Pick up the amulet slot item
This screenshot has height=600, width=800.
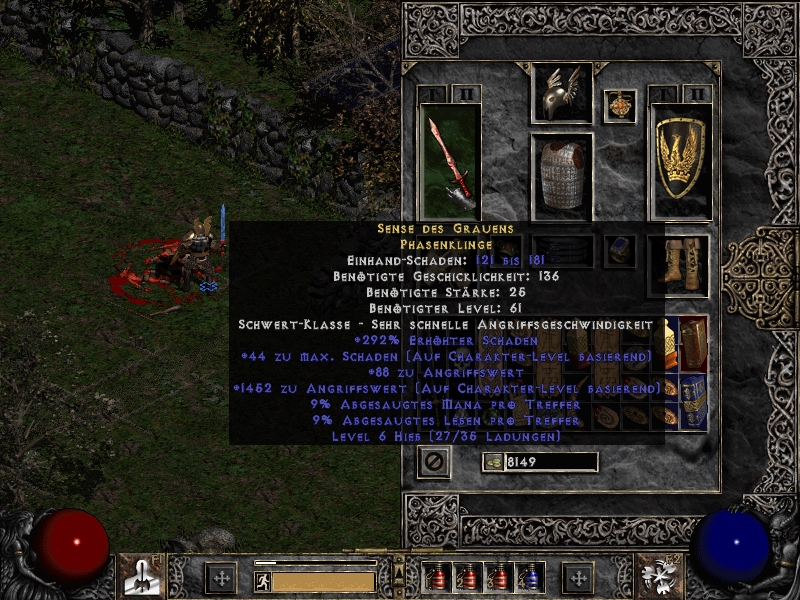pos(622,106)
